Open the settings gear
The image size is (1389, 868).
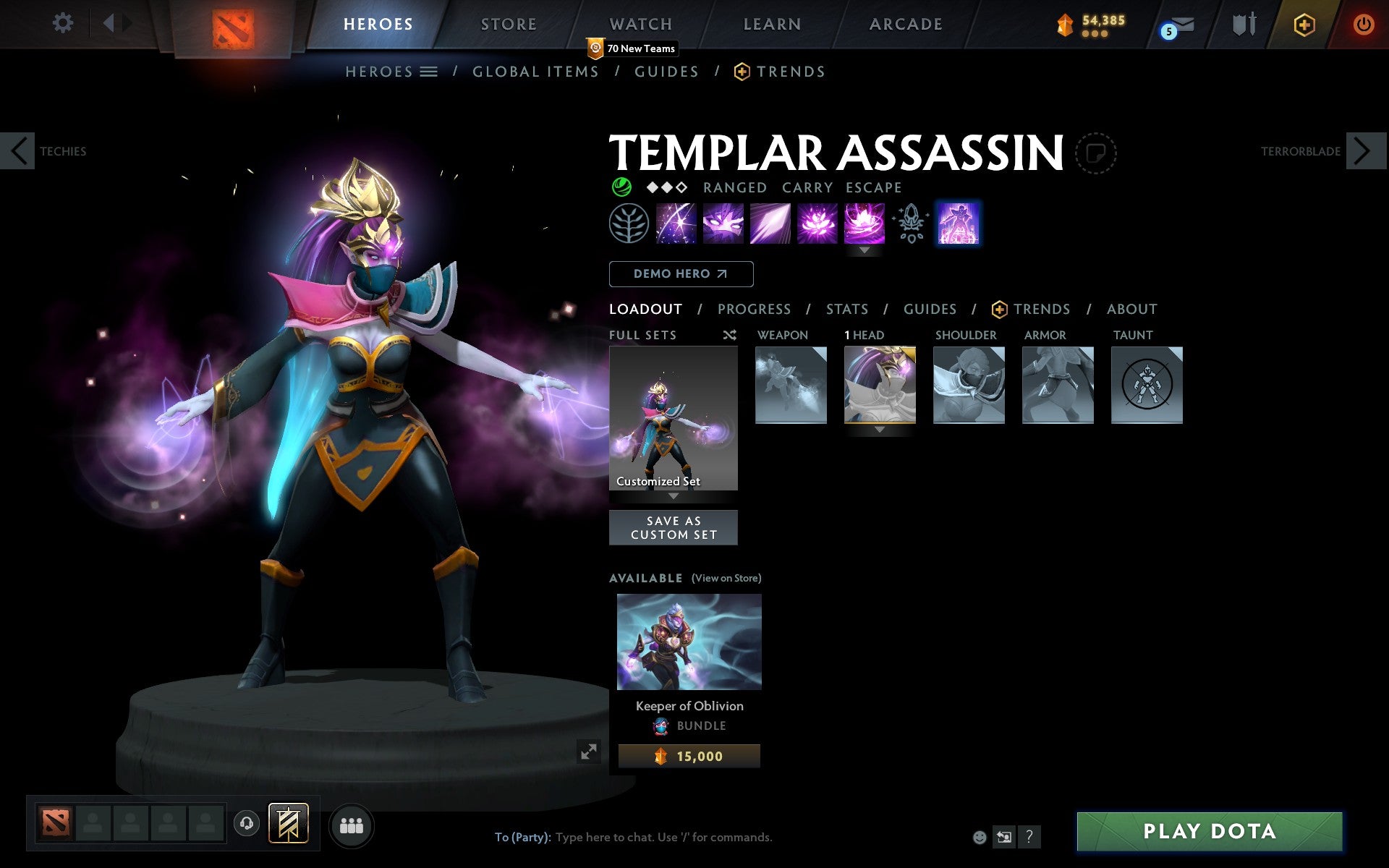coord(64,23)
